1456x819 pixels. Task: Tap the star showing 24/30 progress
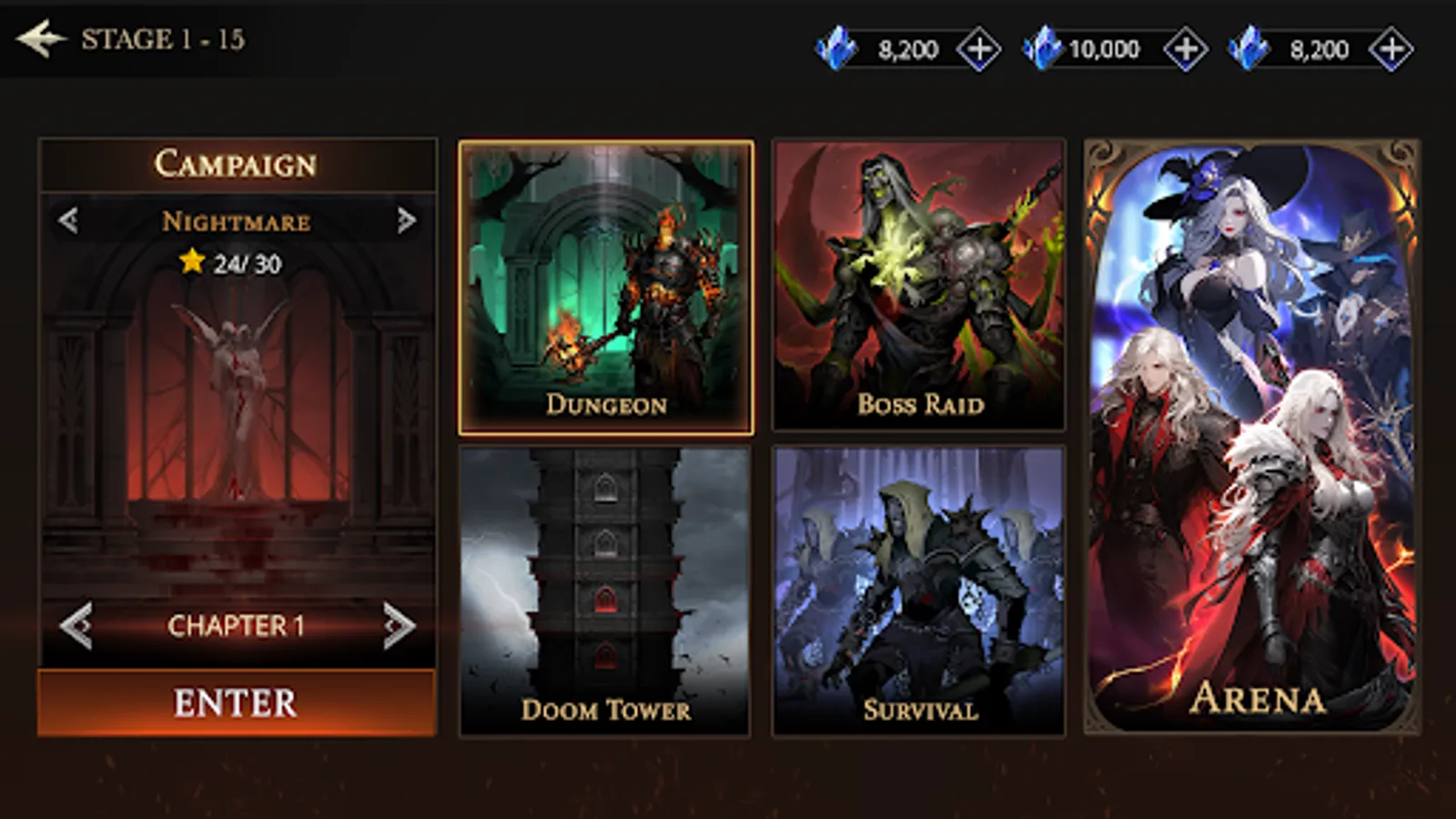point(193,261)
